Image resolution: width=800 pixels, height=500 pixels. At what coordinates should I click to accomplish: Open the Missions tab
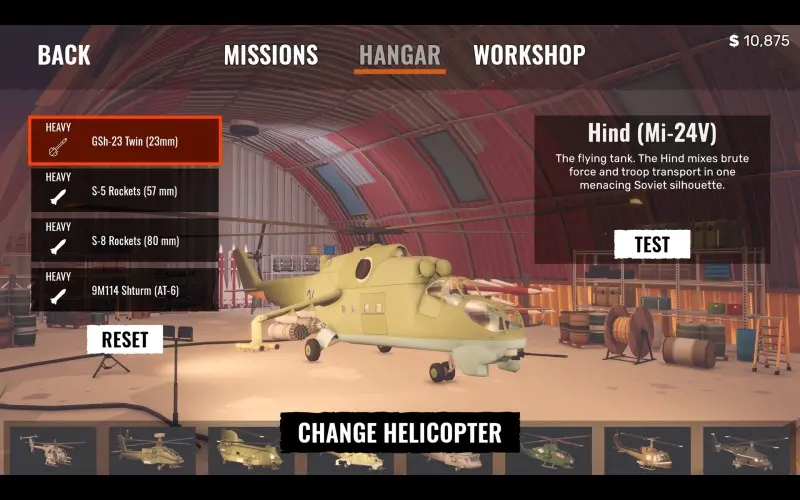pyautogui.click(x=271, y=55)
